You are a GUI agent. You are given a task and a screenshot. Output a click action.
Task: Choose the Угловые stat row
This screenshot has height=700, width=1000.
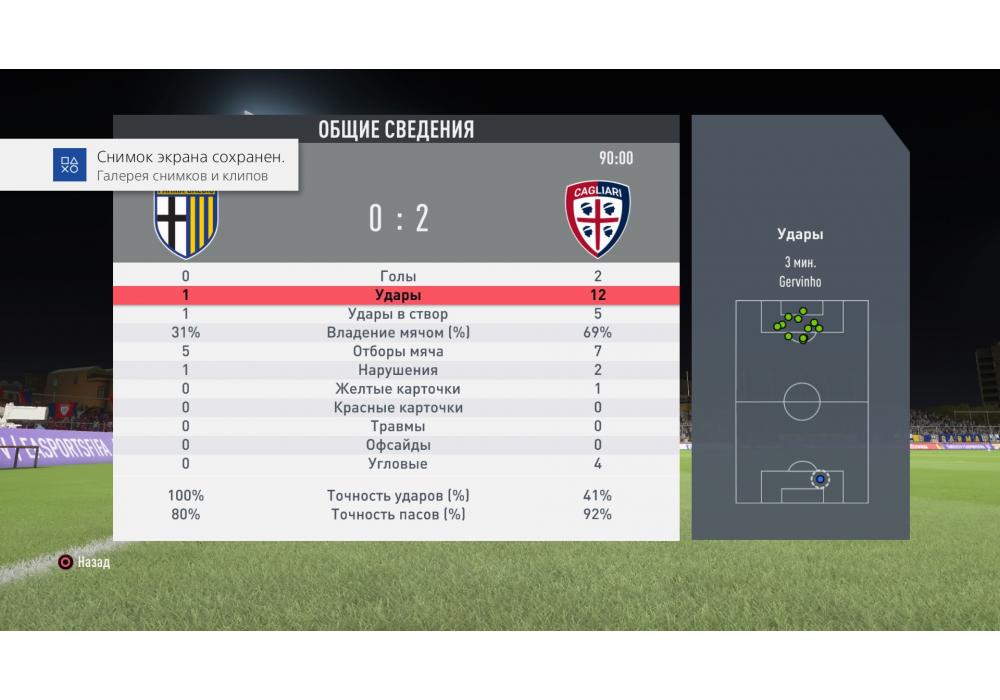point(397,464)
